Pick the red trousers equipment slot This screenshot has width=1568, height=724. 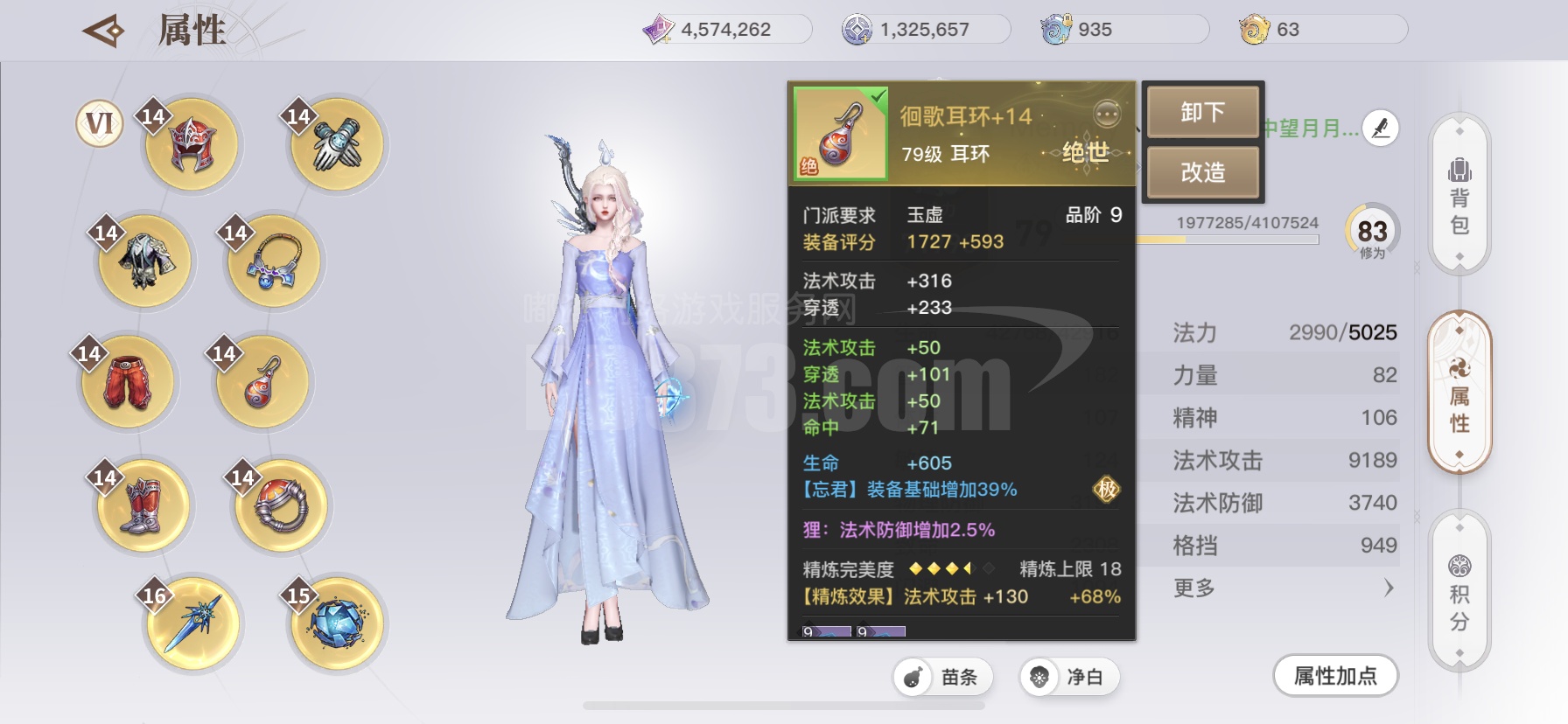click(x=128, y=382)
